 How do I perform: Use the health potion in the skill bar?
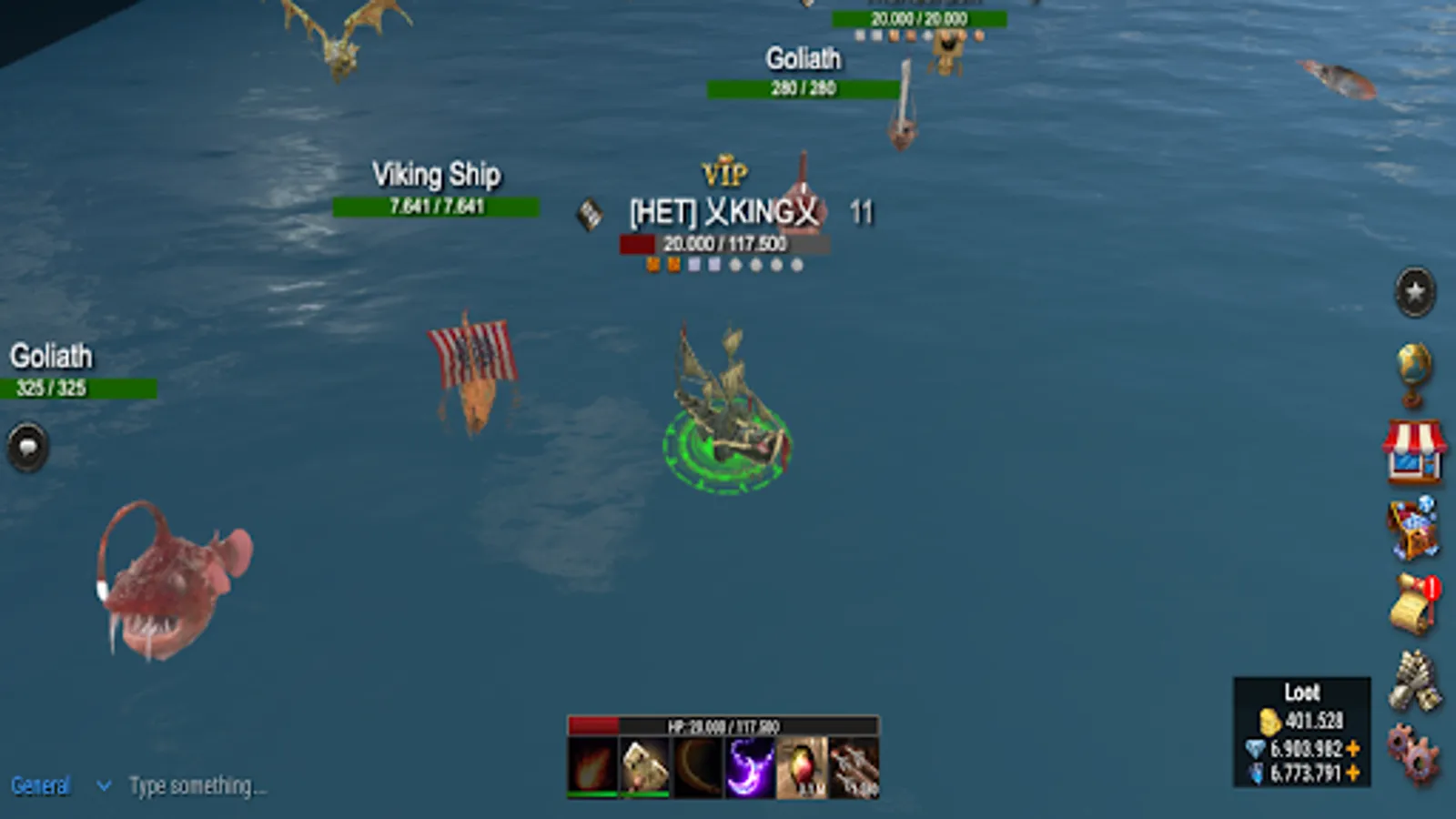click(x=799, y=767)
